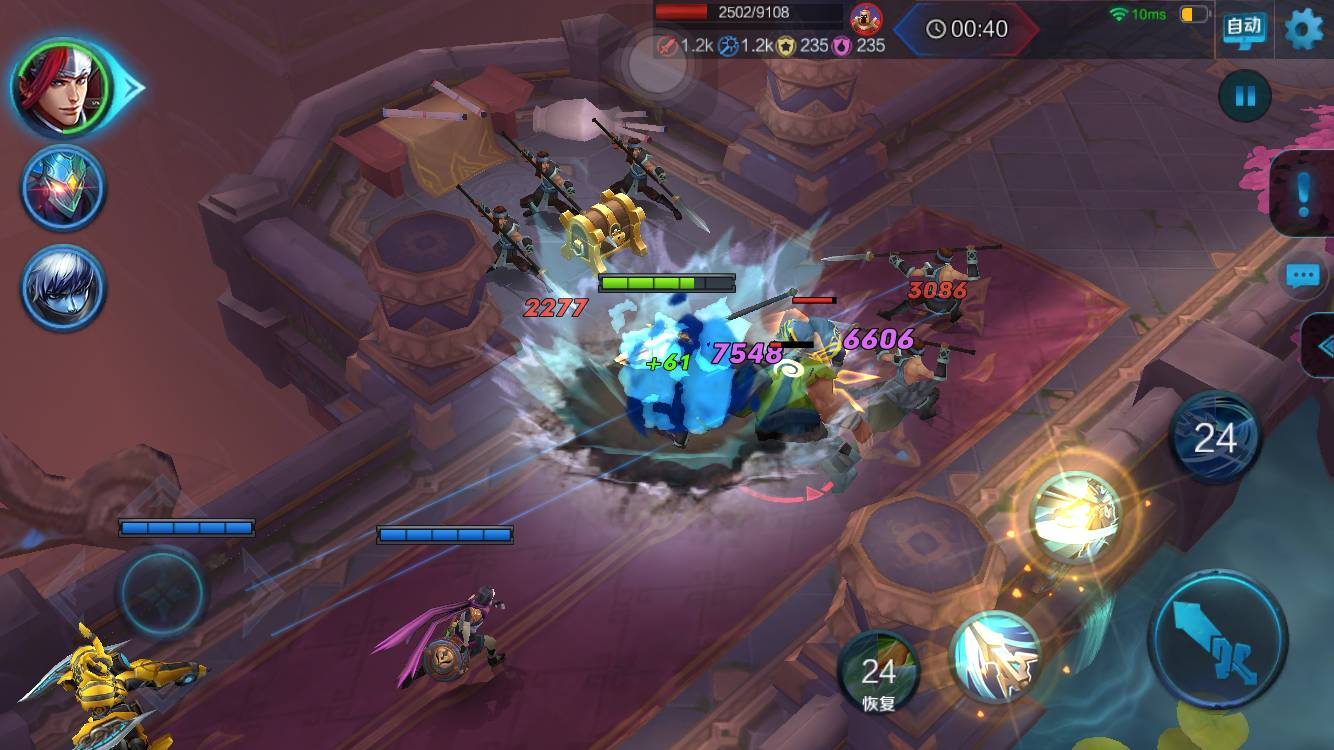Screen dimensions: 1334x750
Task: Use the white blade dash skill
Action: tap(995, 657)
